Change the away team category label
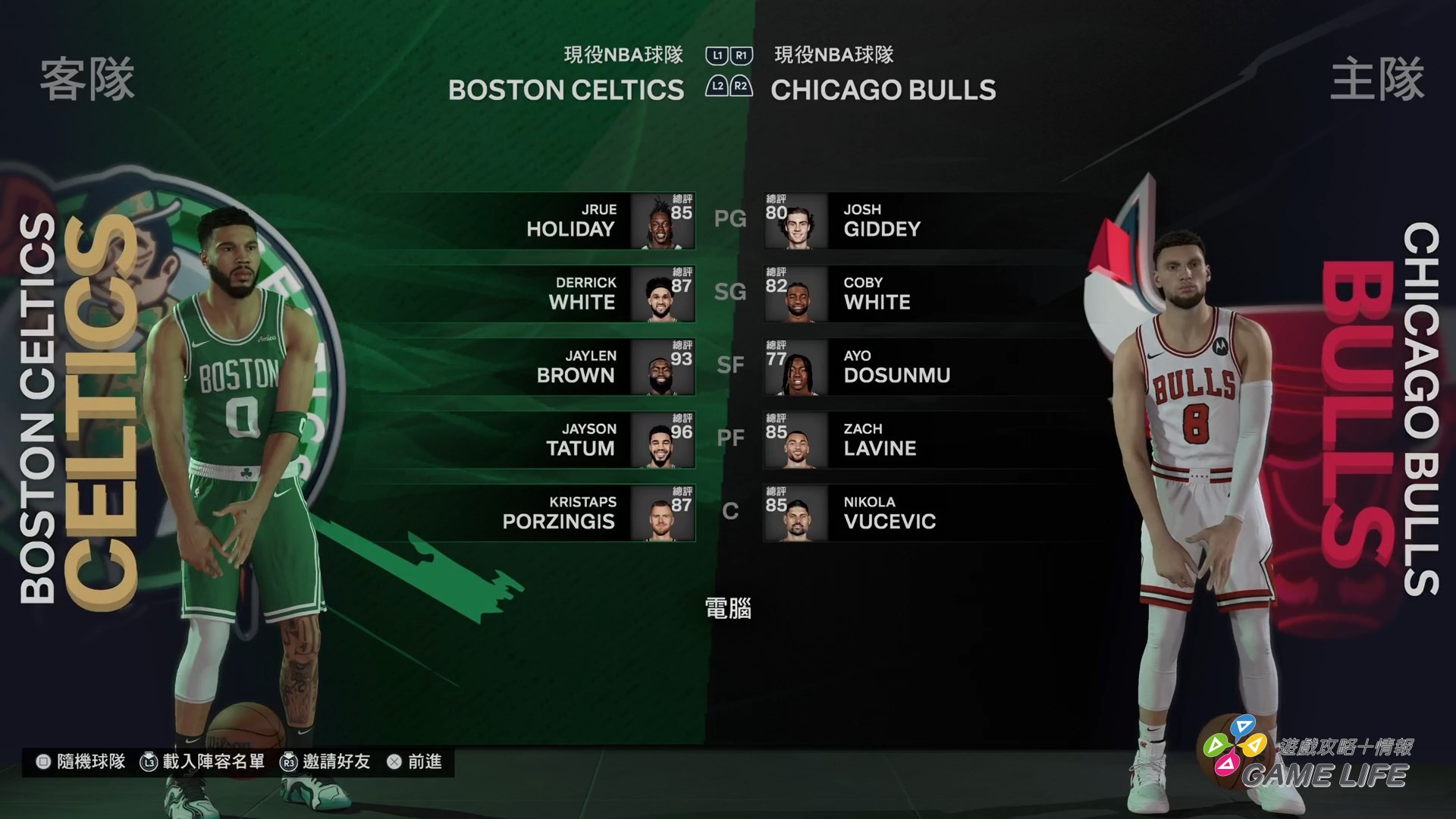The height and width of the screenshot is (819, 1456). 623,55
